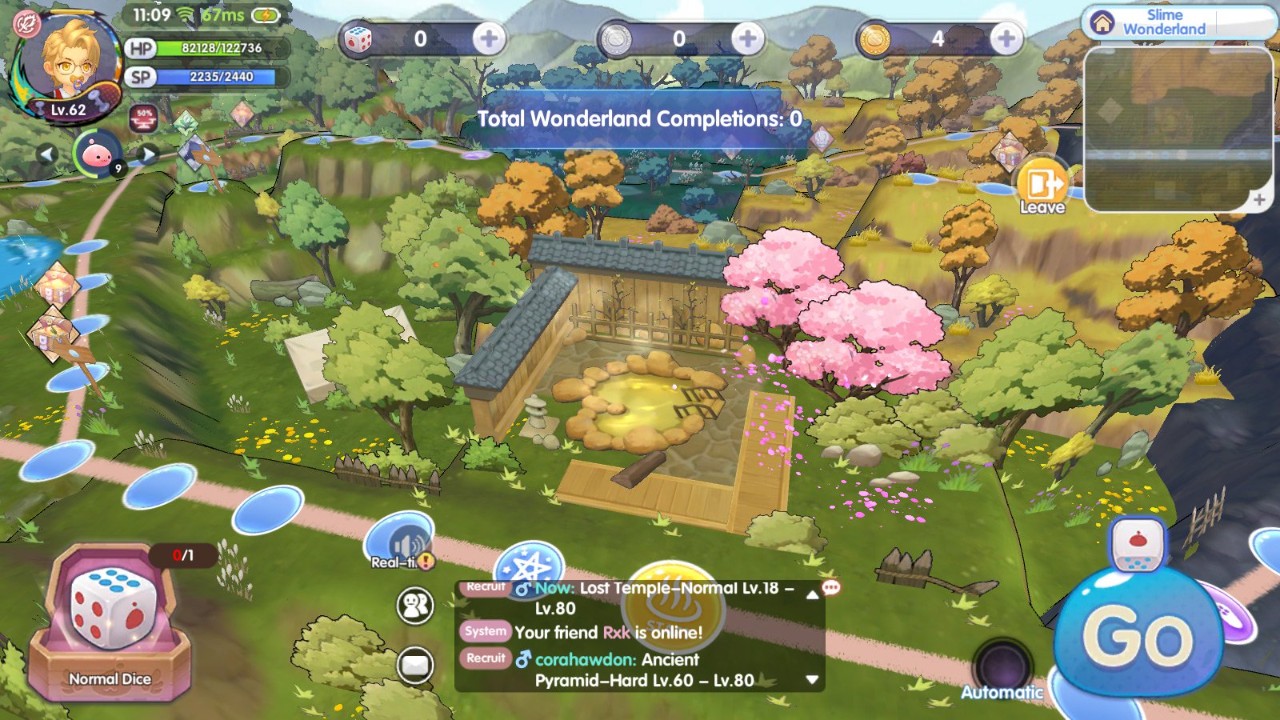Open the friends list icon
Viewport: 1280px width, 720px height.
click(414, 606)
